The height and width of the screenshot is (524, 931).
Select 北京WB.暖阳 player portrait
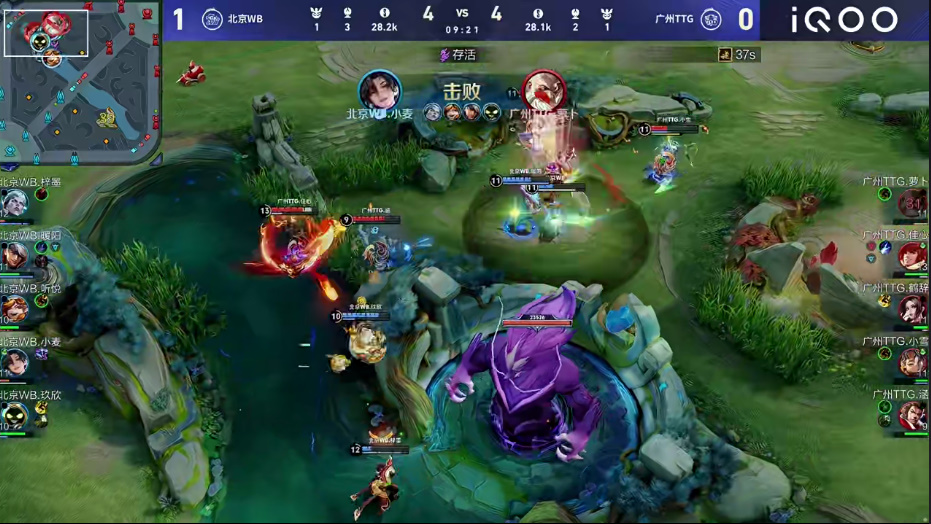point(14,257)
